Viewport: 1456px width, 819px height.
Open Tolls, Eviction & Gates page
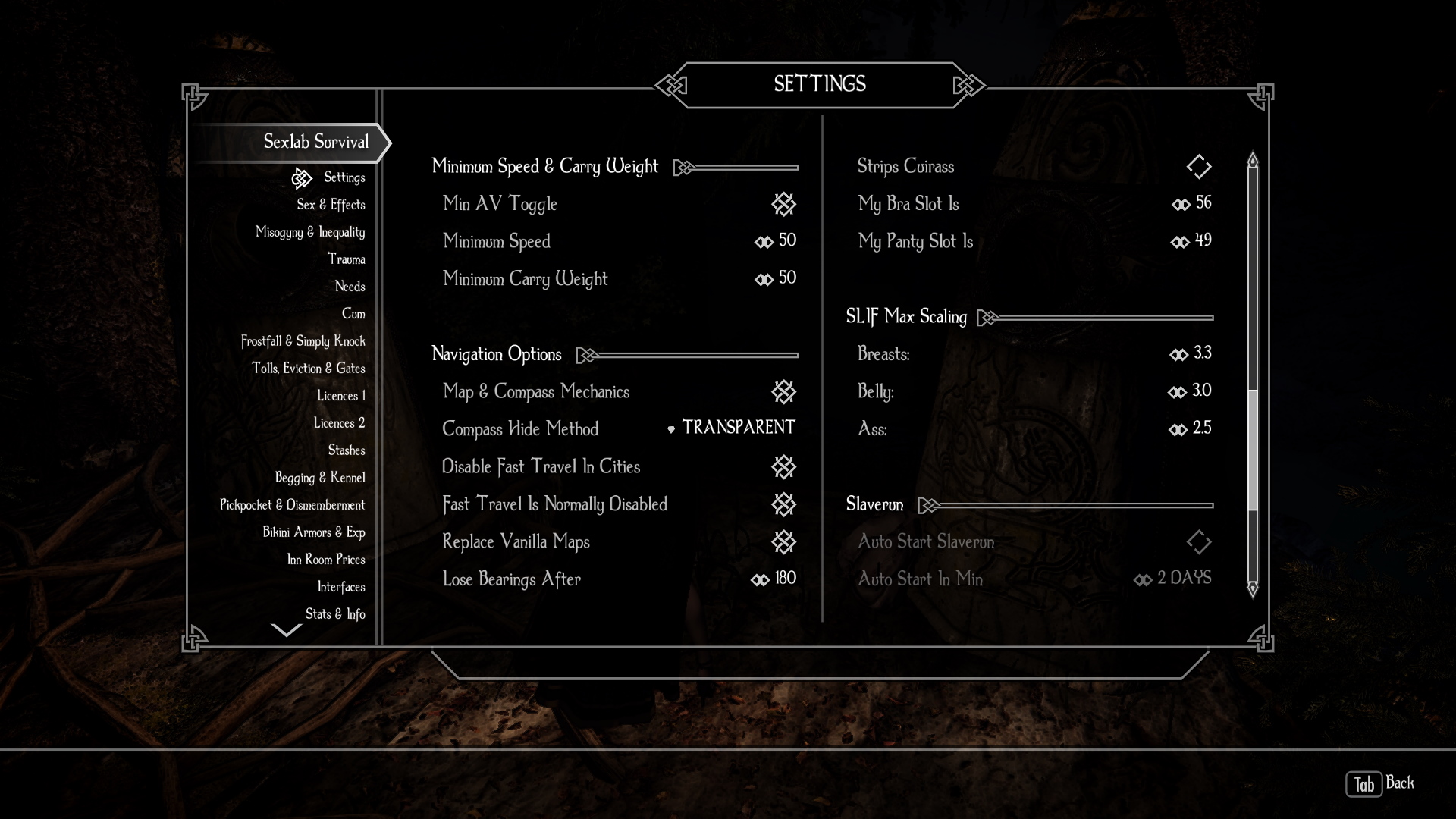click(308, 369)
